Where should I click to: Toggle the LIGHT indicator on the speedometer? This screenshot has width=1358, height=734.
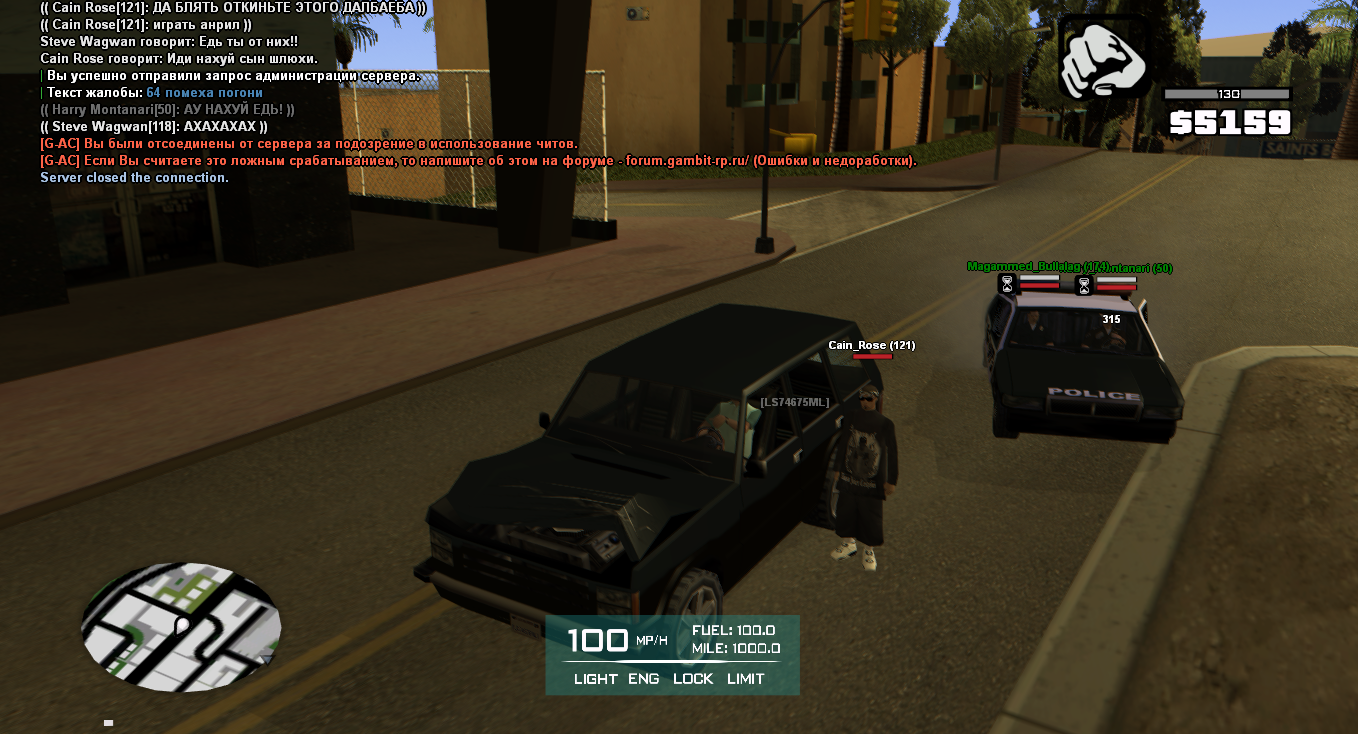595,679
